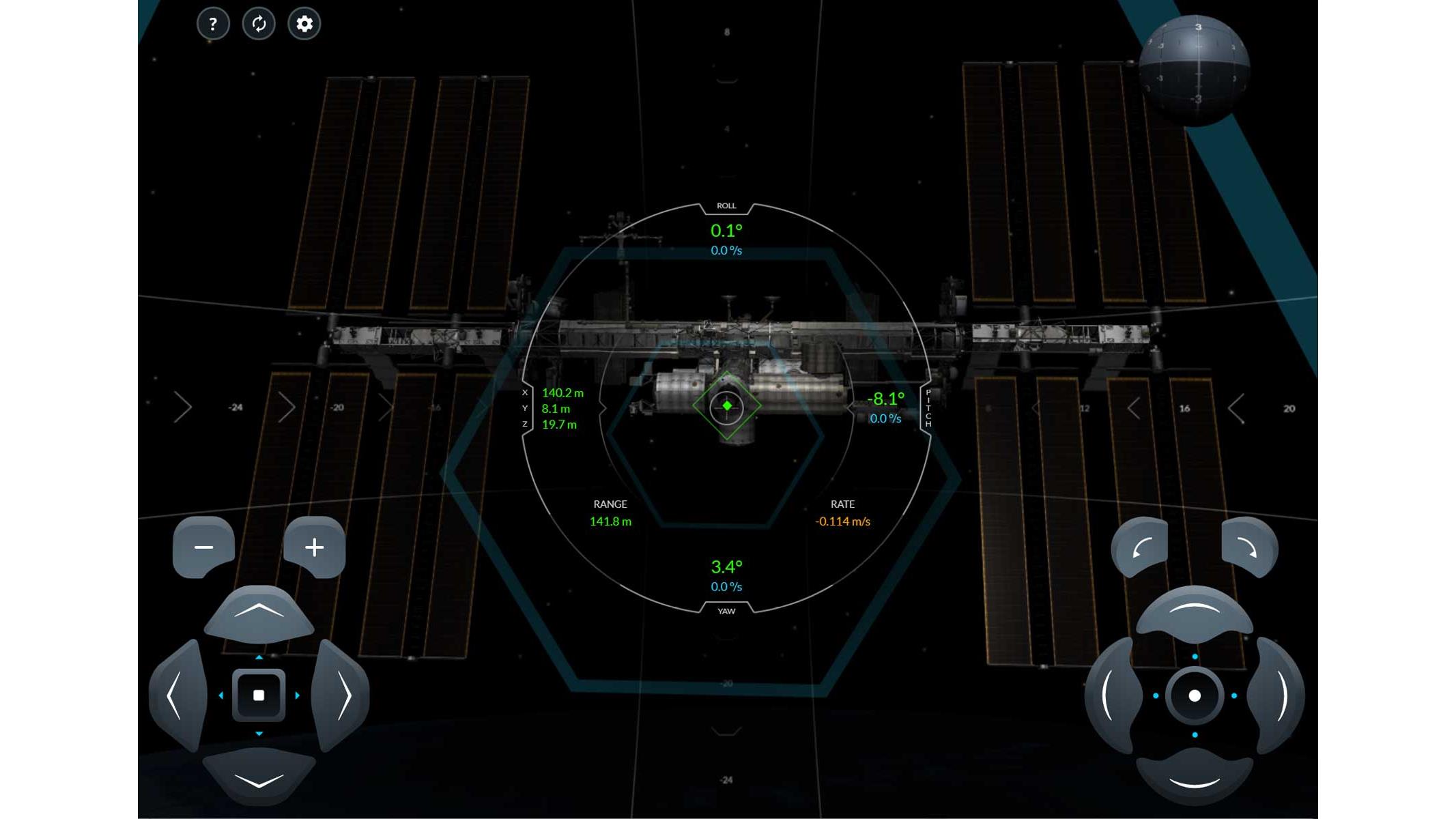This screenshot has height=819, width=1456.
Task: Open the help question mark button
Action: (213, 25)
